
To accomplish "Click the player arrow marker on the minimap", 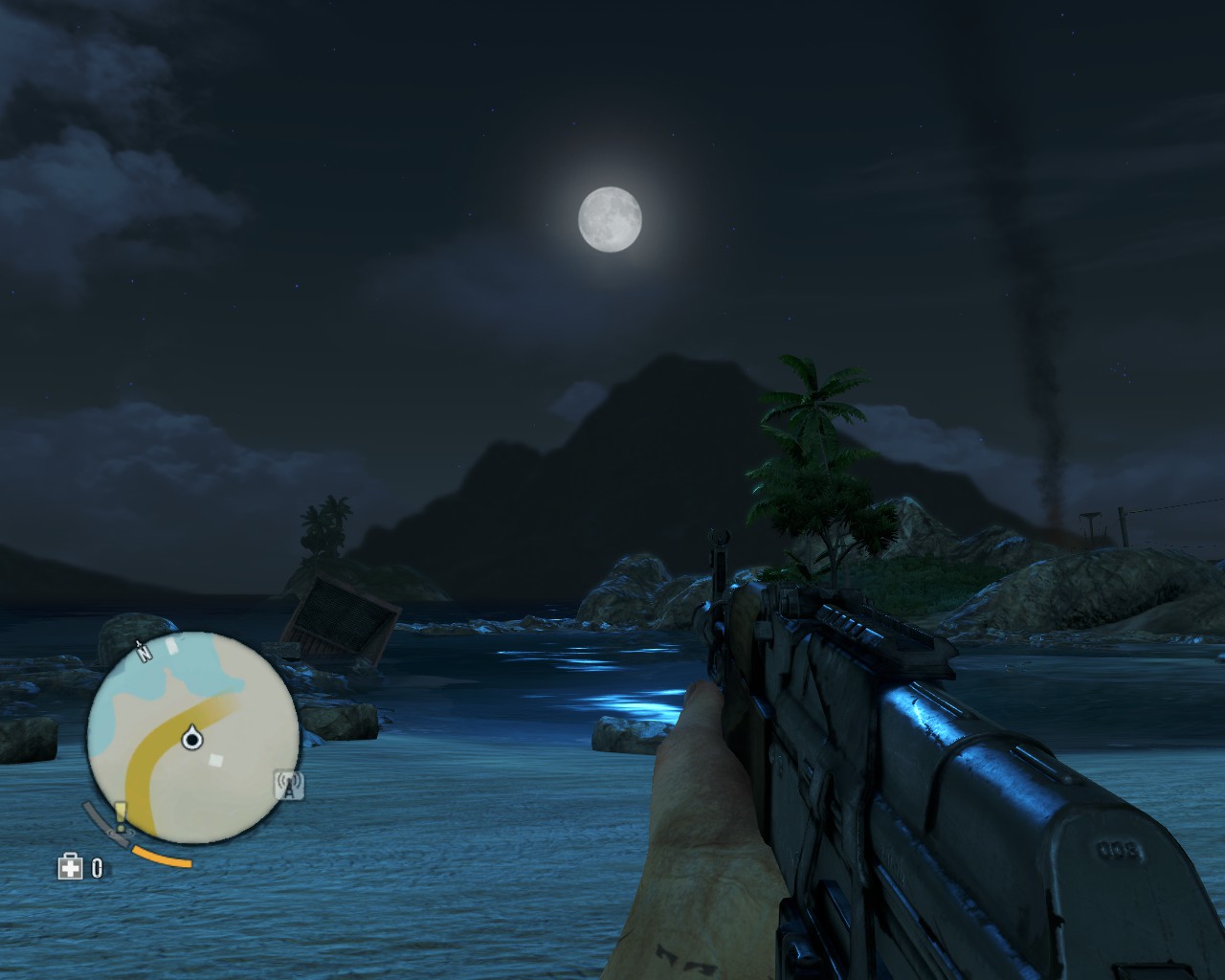I will [193, 737].
